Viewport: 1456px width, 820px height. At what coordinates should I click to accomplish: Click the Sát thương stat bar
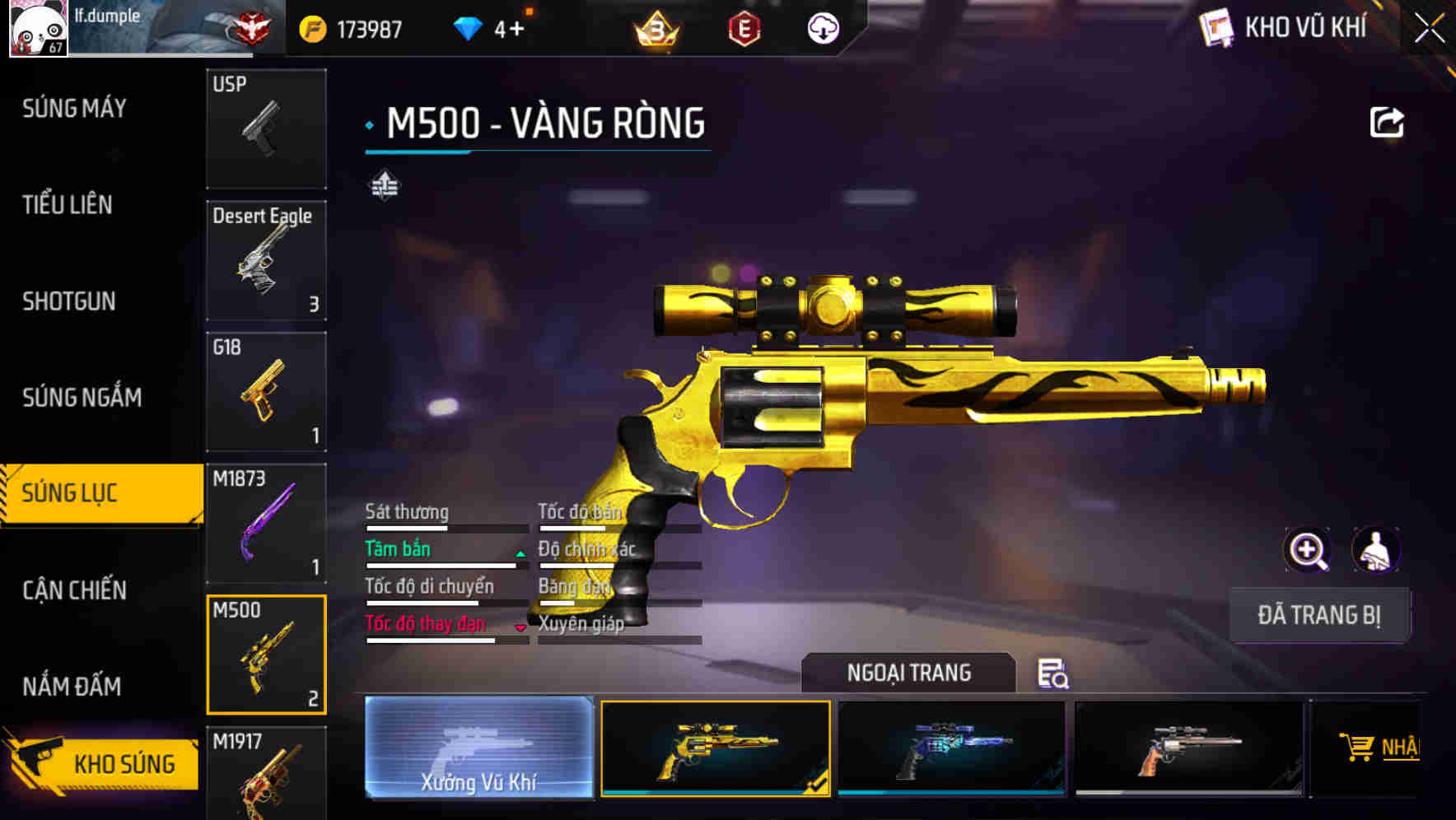[x=445, y=528]
